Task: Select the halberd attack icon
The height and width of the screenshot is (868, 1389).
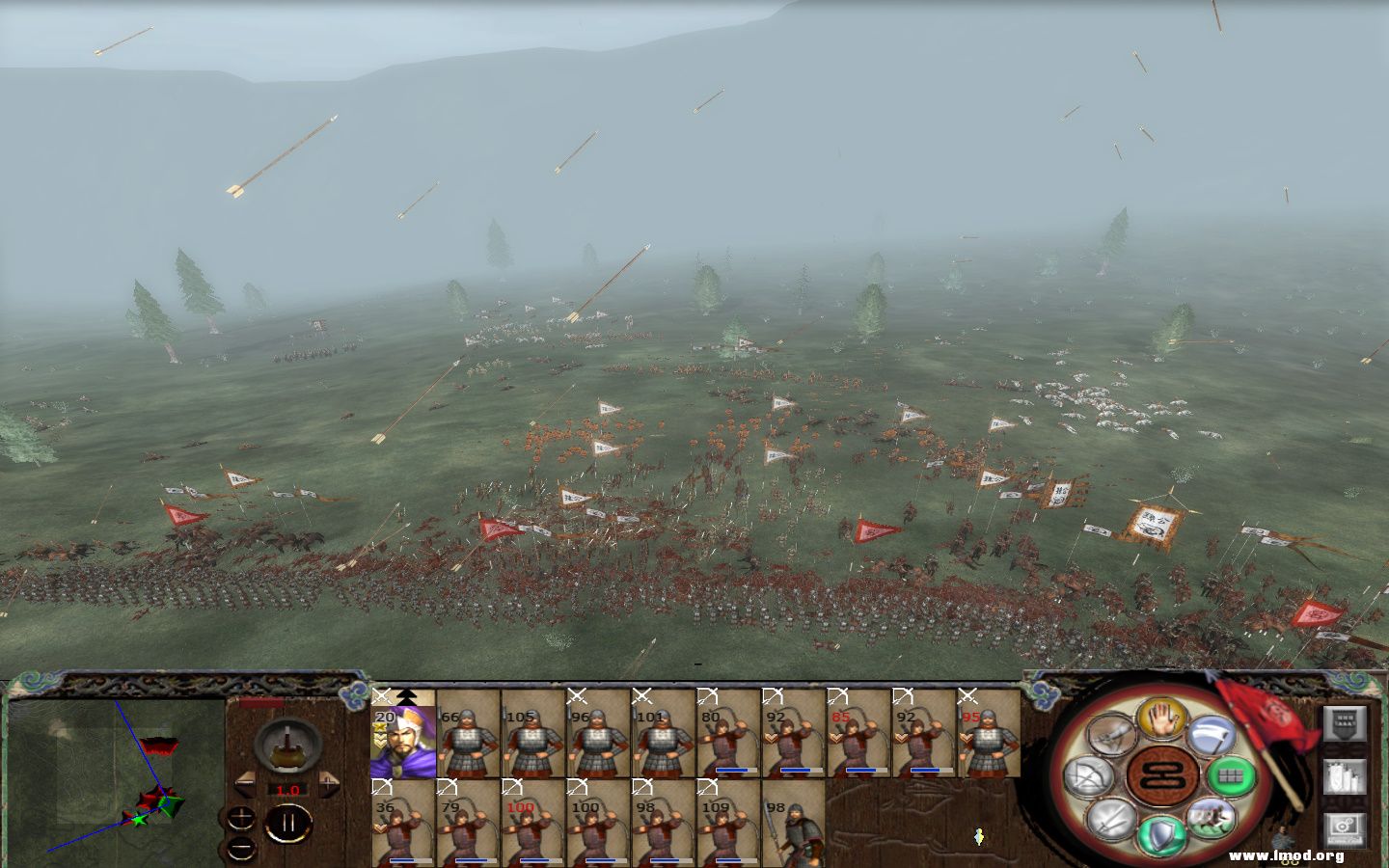Action: click(1212, 735)
